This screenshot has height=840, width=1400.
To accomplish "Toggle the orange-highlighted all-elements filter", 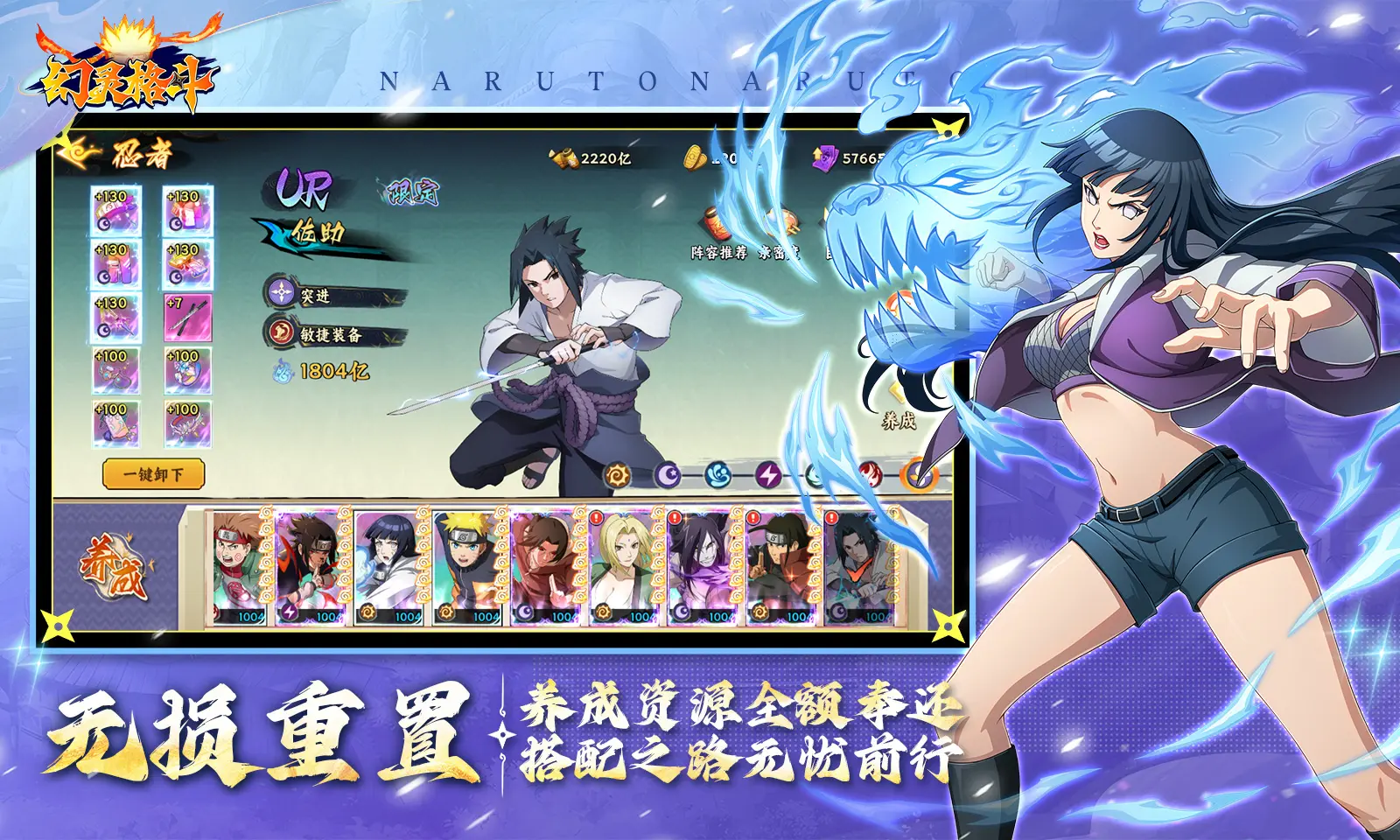I will click(915, 473).
